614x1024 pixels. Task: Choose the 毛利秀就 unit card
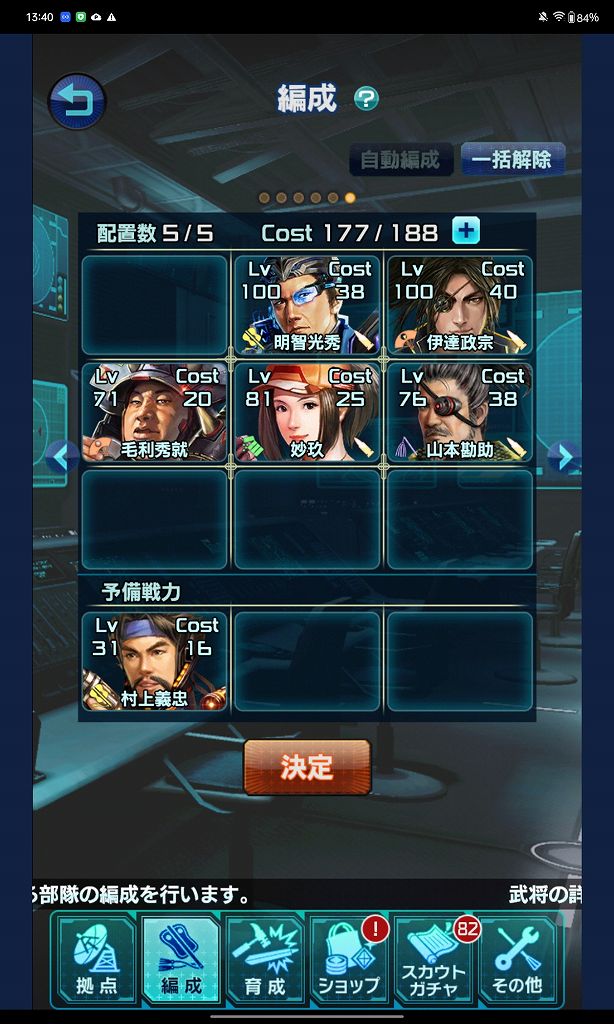[x=154, y=412]
